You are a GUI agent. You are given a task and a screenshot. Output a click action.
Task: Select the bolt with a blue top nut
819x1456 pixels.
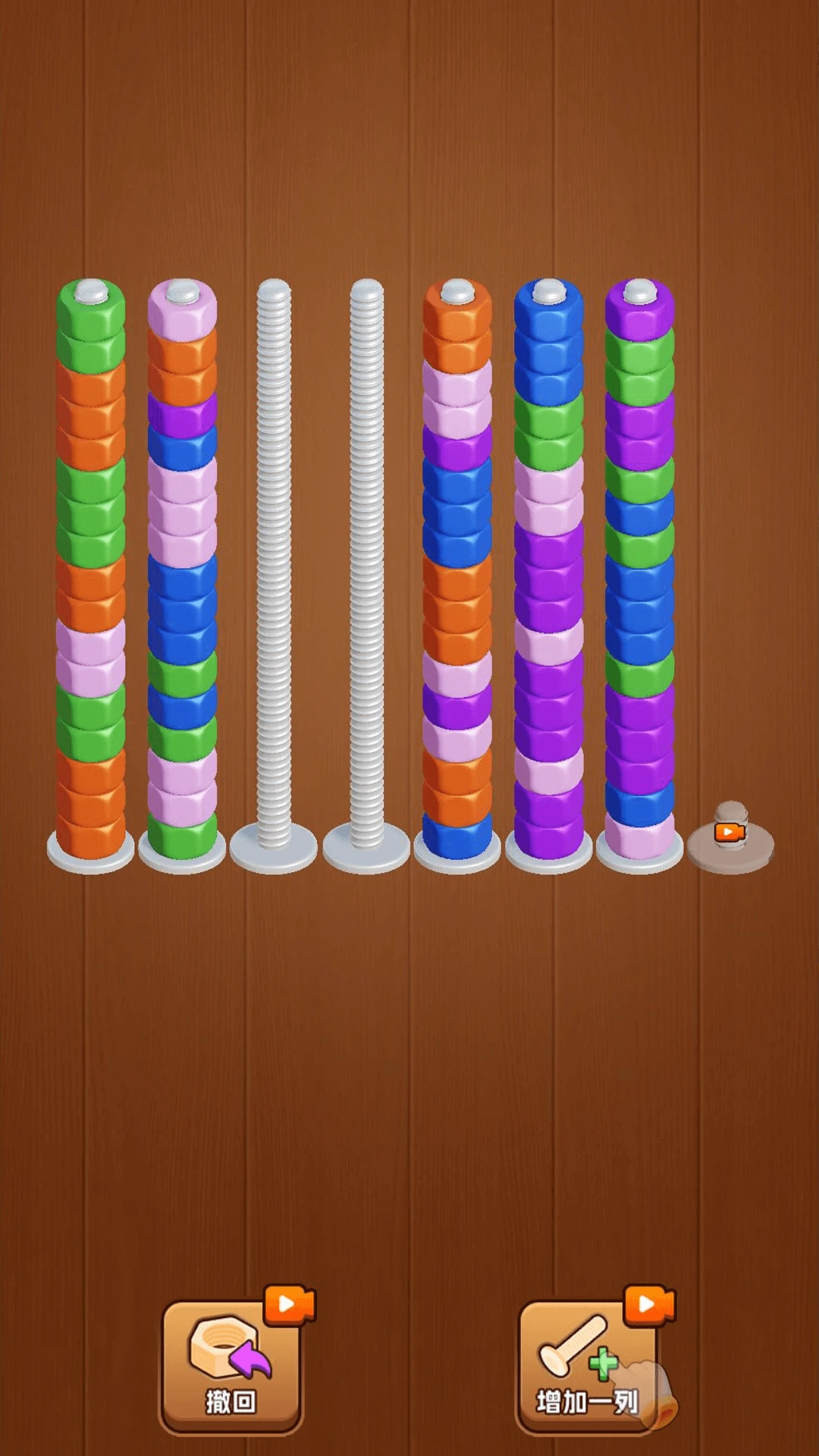click(x=549, y=569)
